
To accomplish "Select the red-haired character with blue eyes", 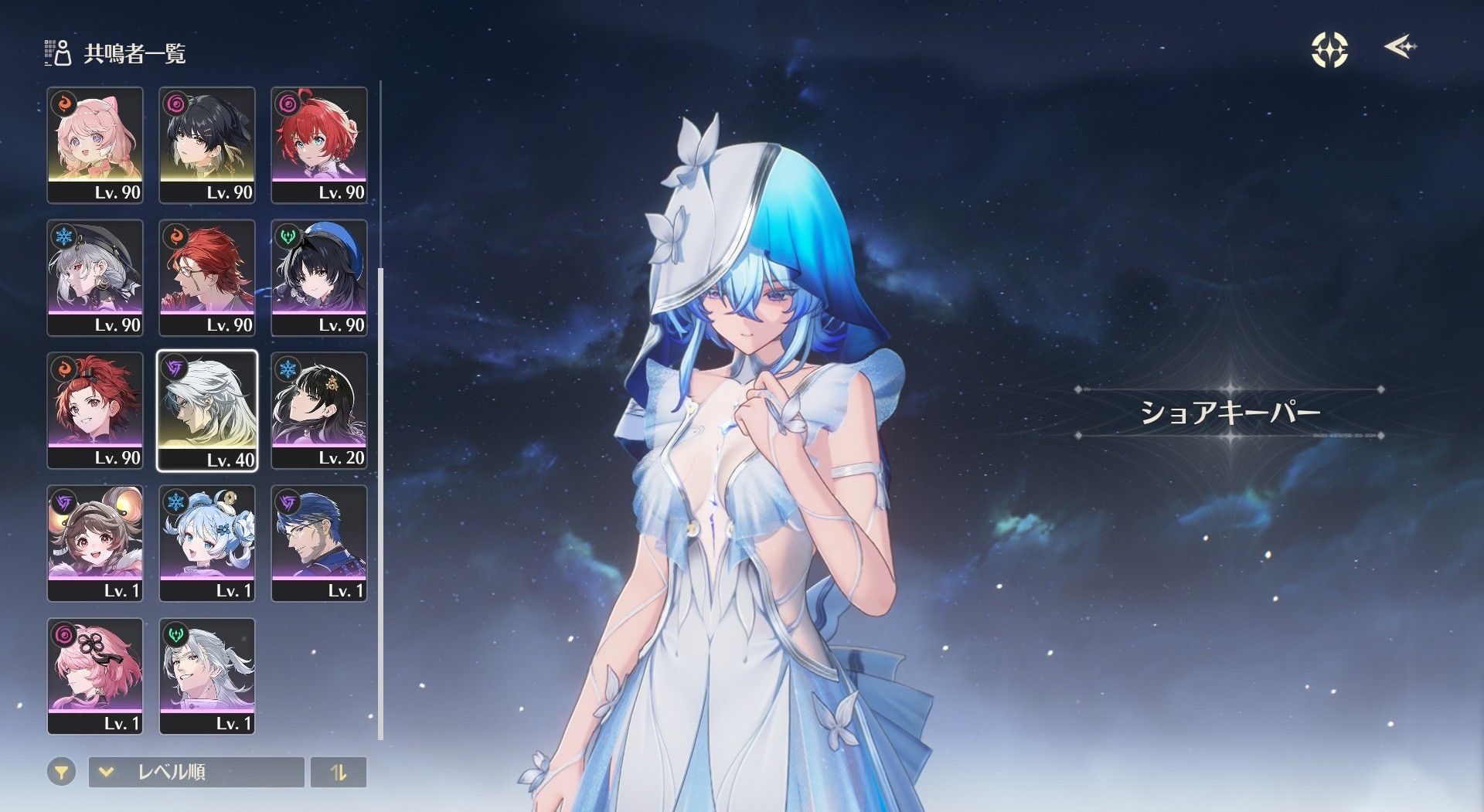I will pyautogui.click(x=319, y=144).
